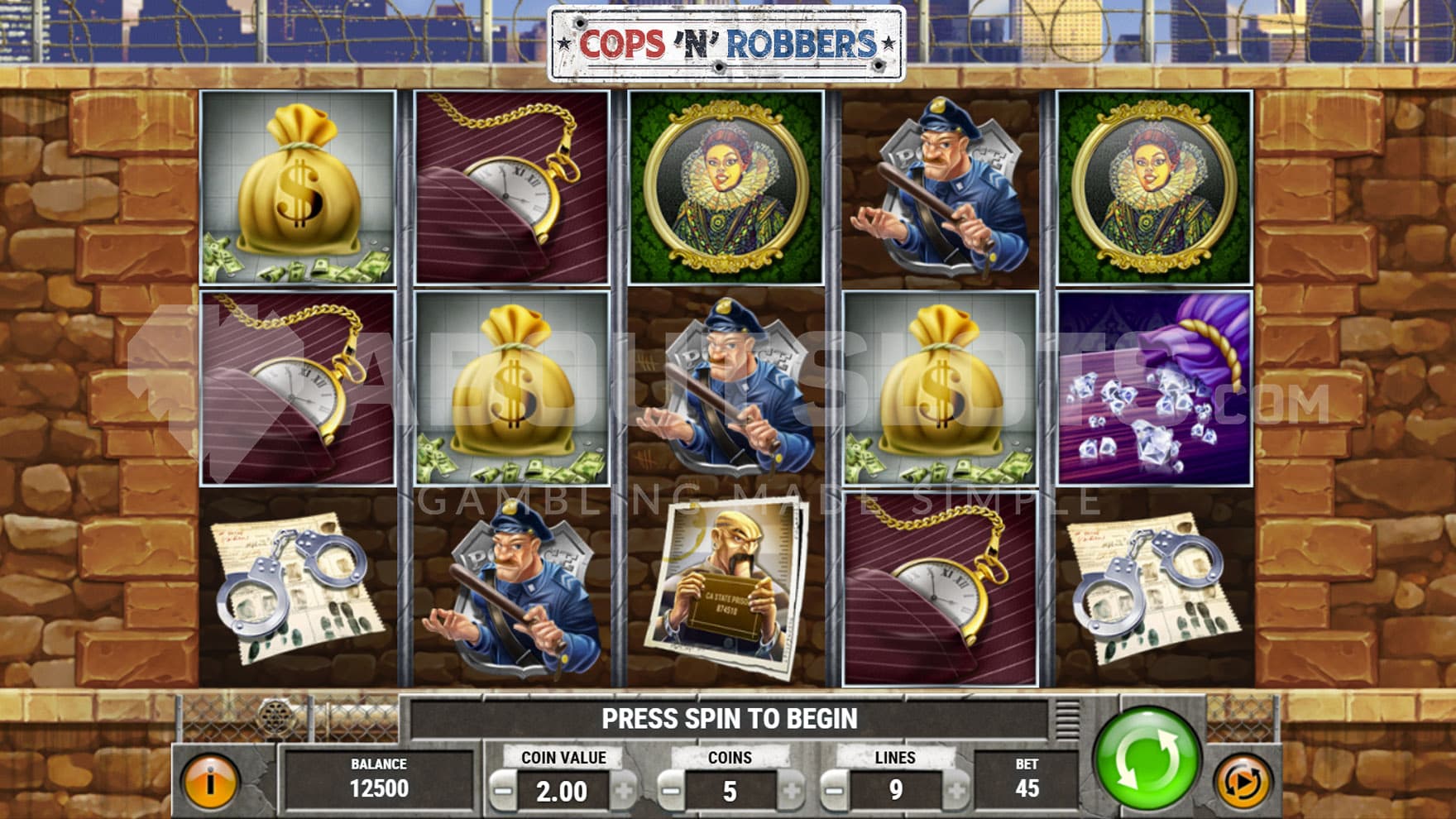The image size is (1456, 819).
Task: Increase the coin value
Action: 625,792
